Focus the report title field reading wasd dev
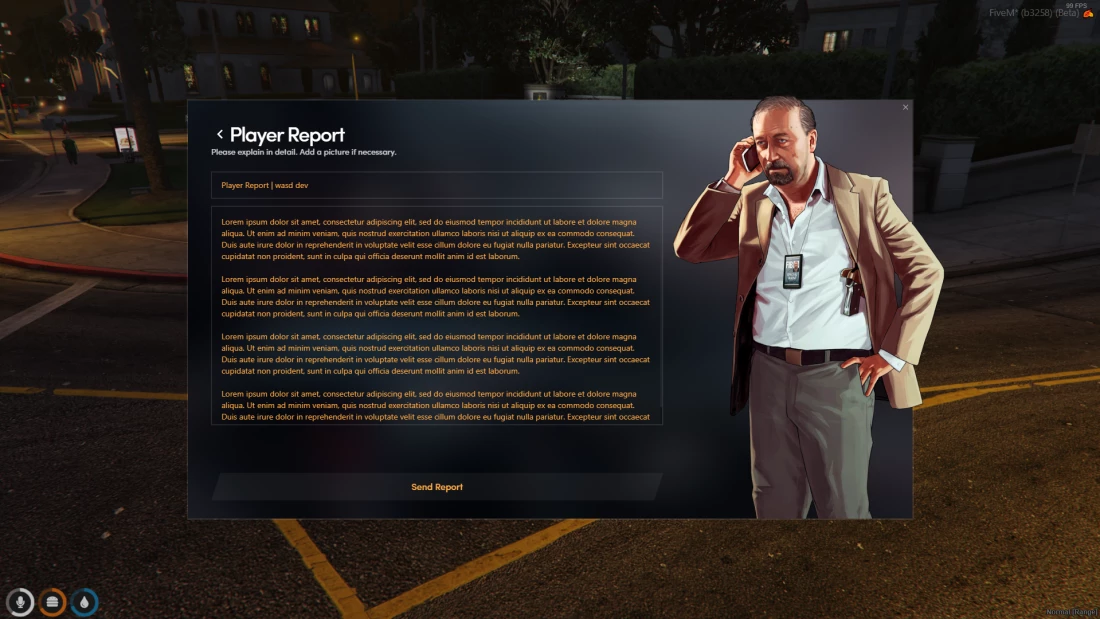The image size is (1100, 619). pyautogui.click(x=437, y=185)
